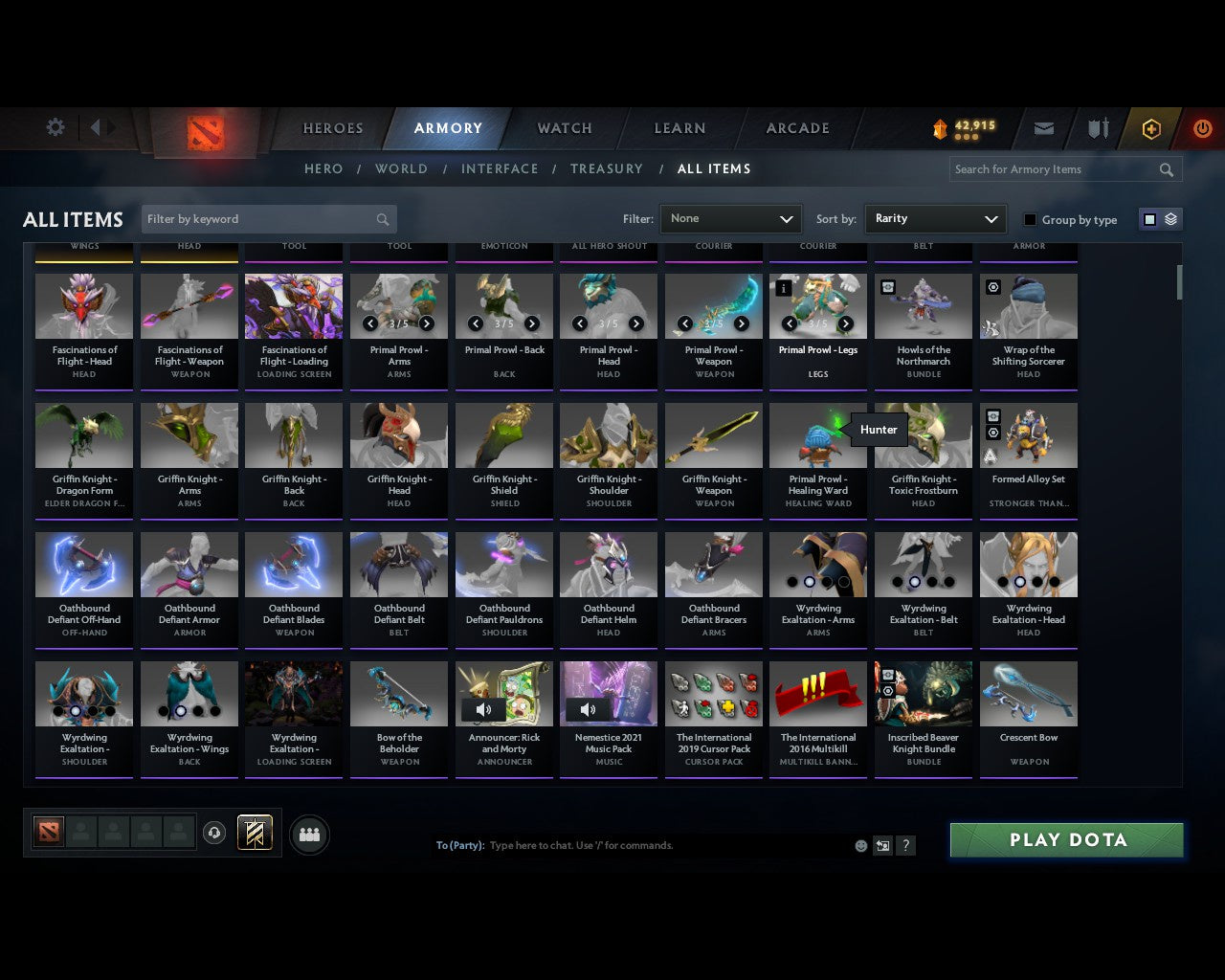The height and width of the screenshot is (980, 1225).
Task: Open the Dota 2 mail inbox icon
Action: 1043,128
